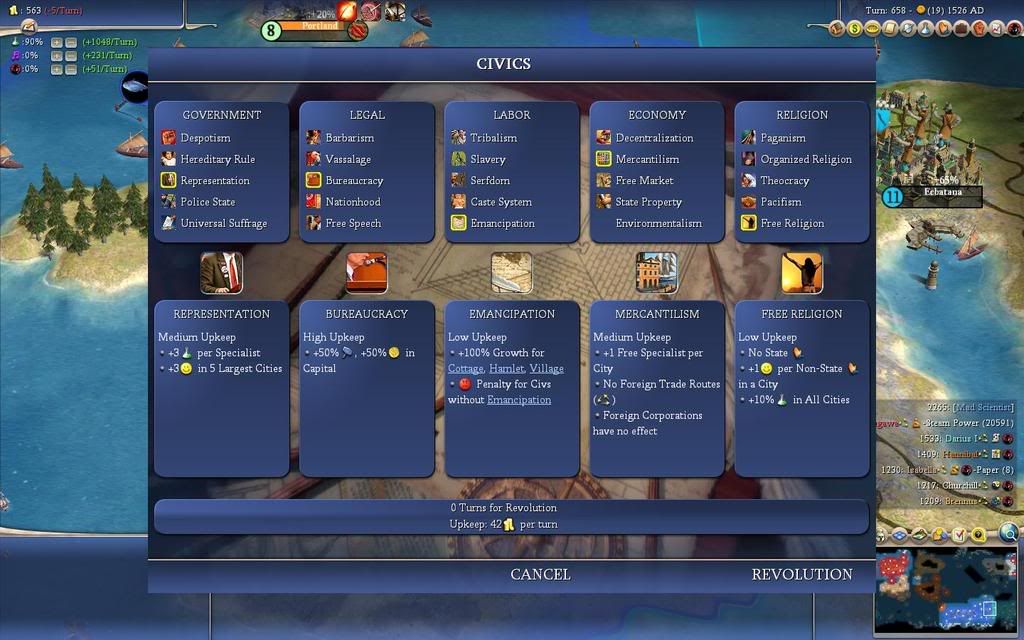Follow the Cottage link under Emancipation
Viewport: 1024px width, 640px height.
click(465, 368)
